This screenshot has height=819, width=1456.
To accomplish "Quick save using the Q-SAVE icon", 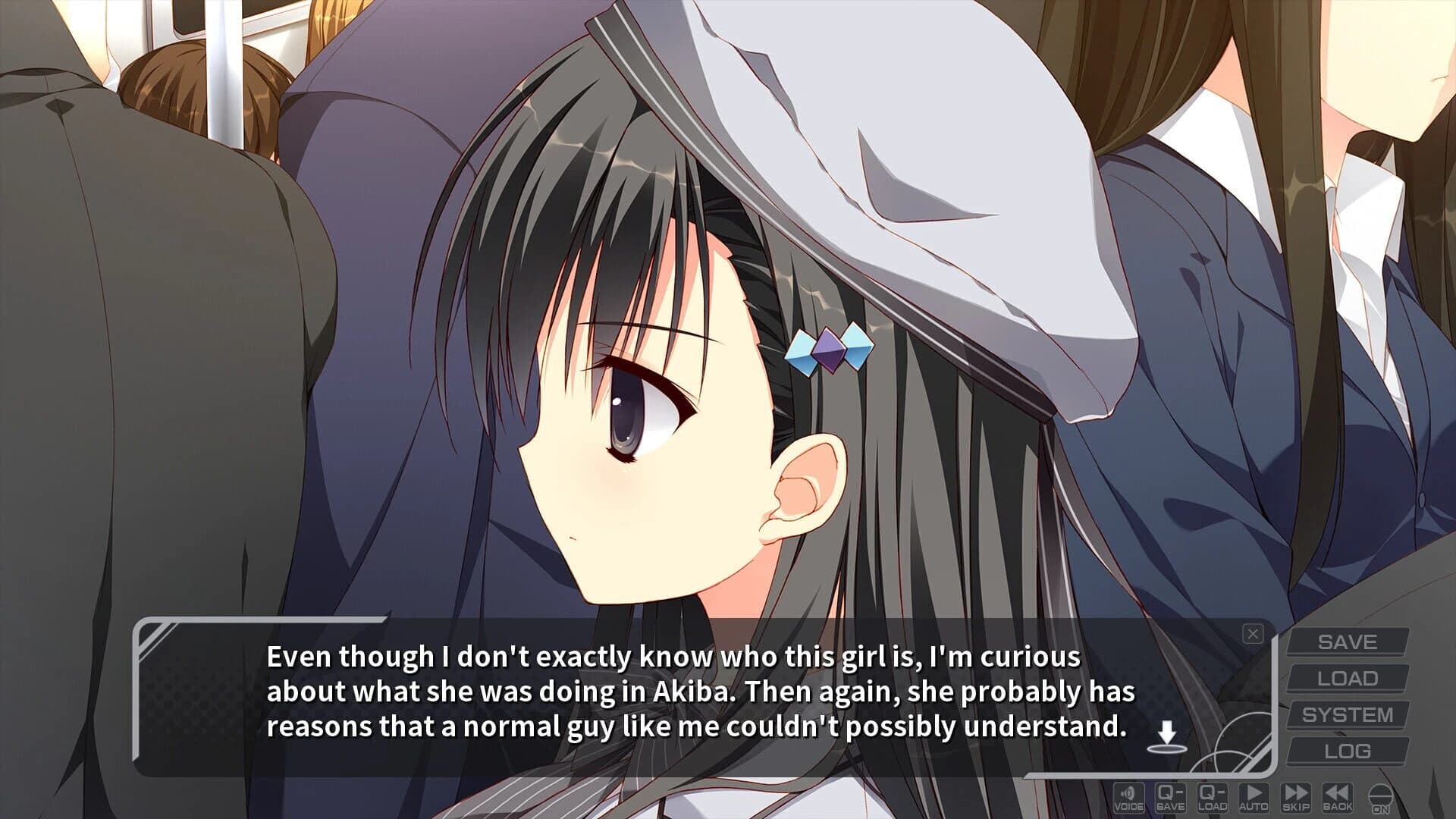I will tap(1170, 798).
